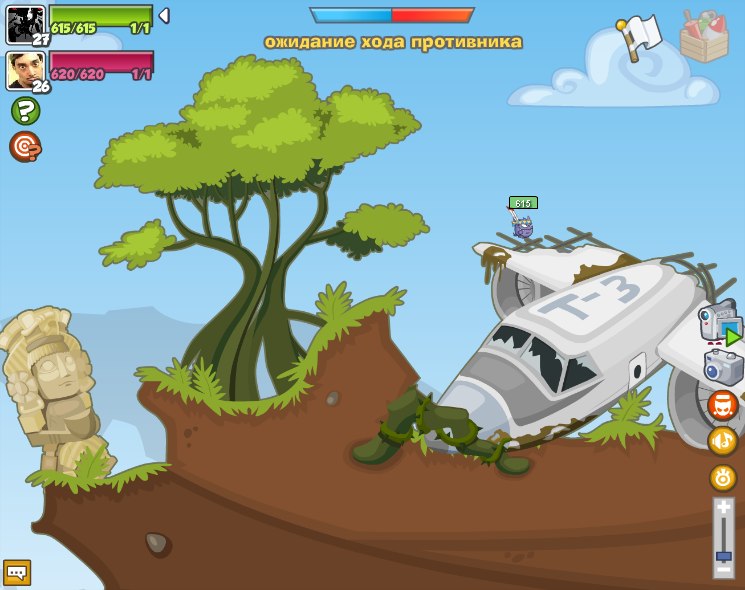Zoom in with the plus button
The width and height of the screenshot is (745, 590).
(723, 509)
